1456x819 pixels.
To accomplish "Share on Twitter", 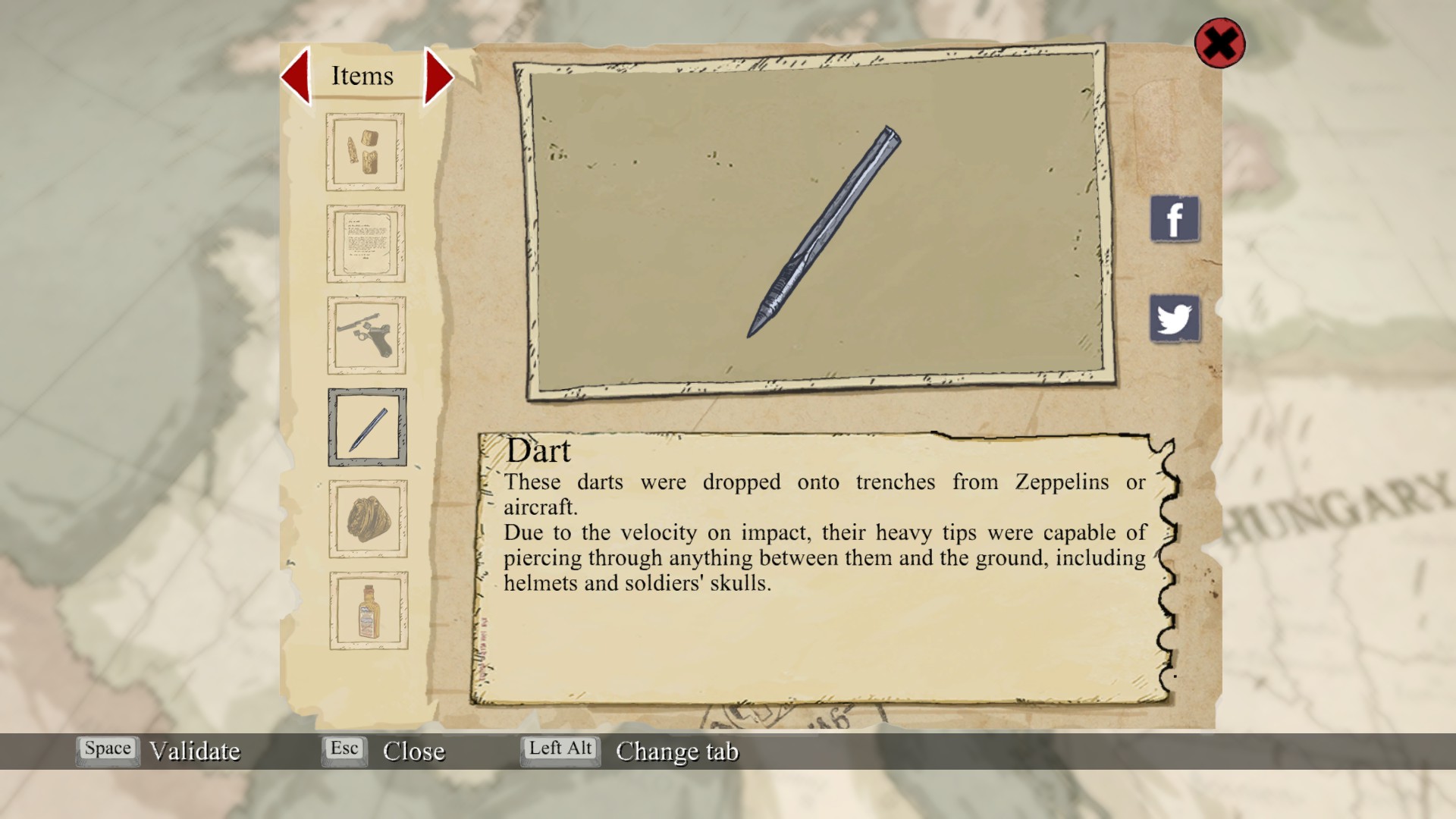I will point(1175,318).
